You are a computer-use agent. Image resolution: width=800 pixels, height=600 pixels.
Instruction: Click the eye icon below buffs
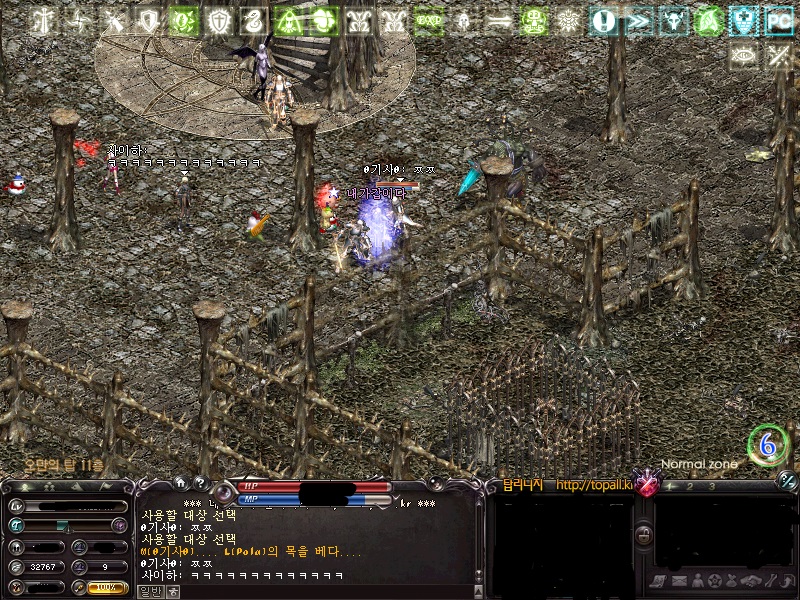coord(743,56)
